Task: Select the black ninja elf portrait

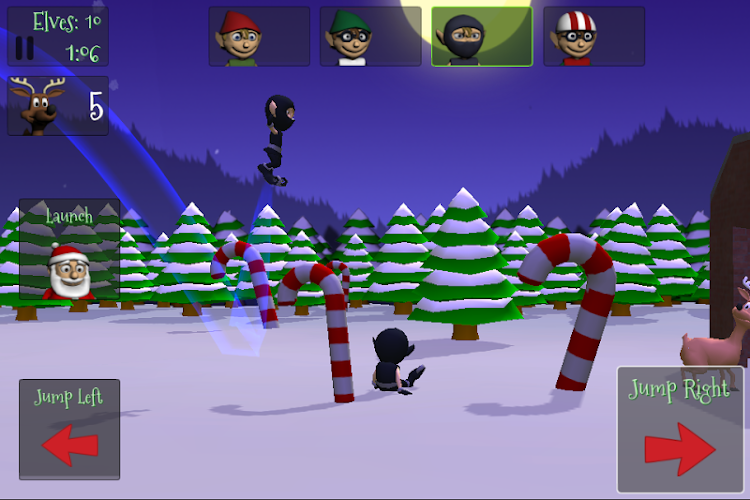Action: pos(482,37)
